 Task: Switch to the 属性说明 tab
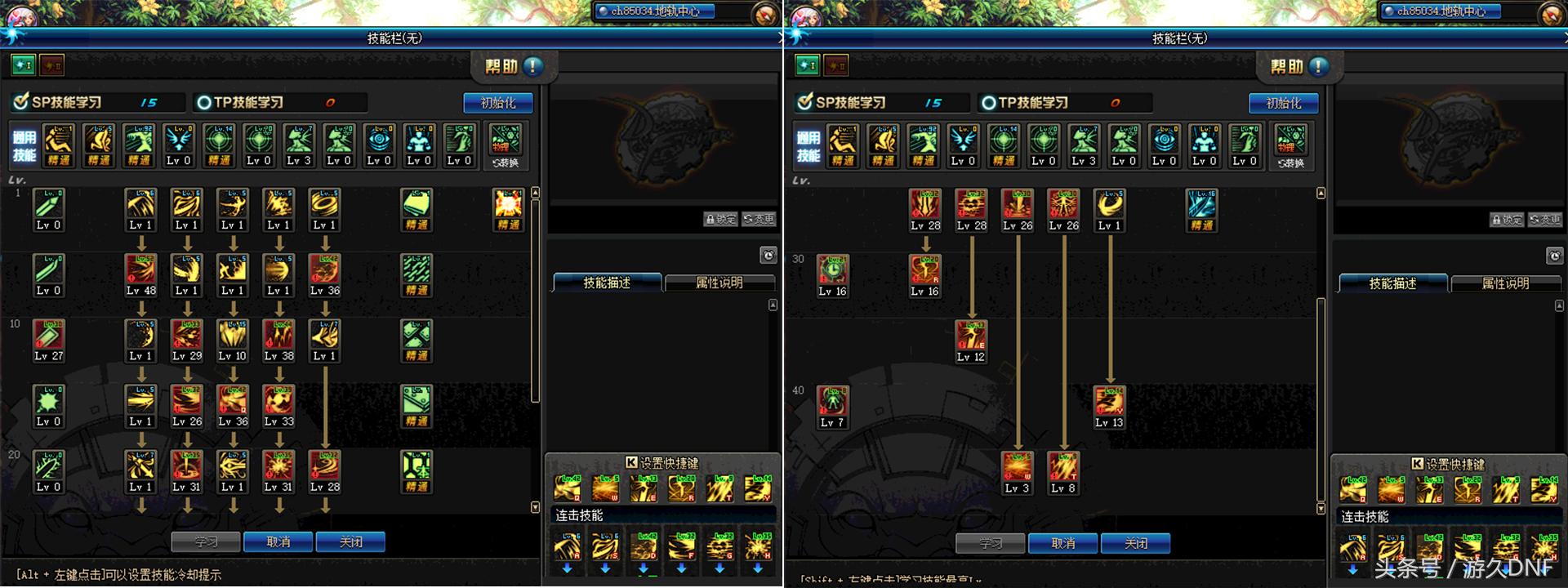(720, 283)
